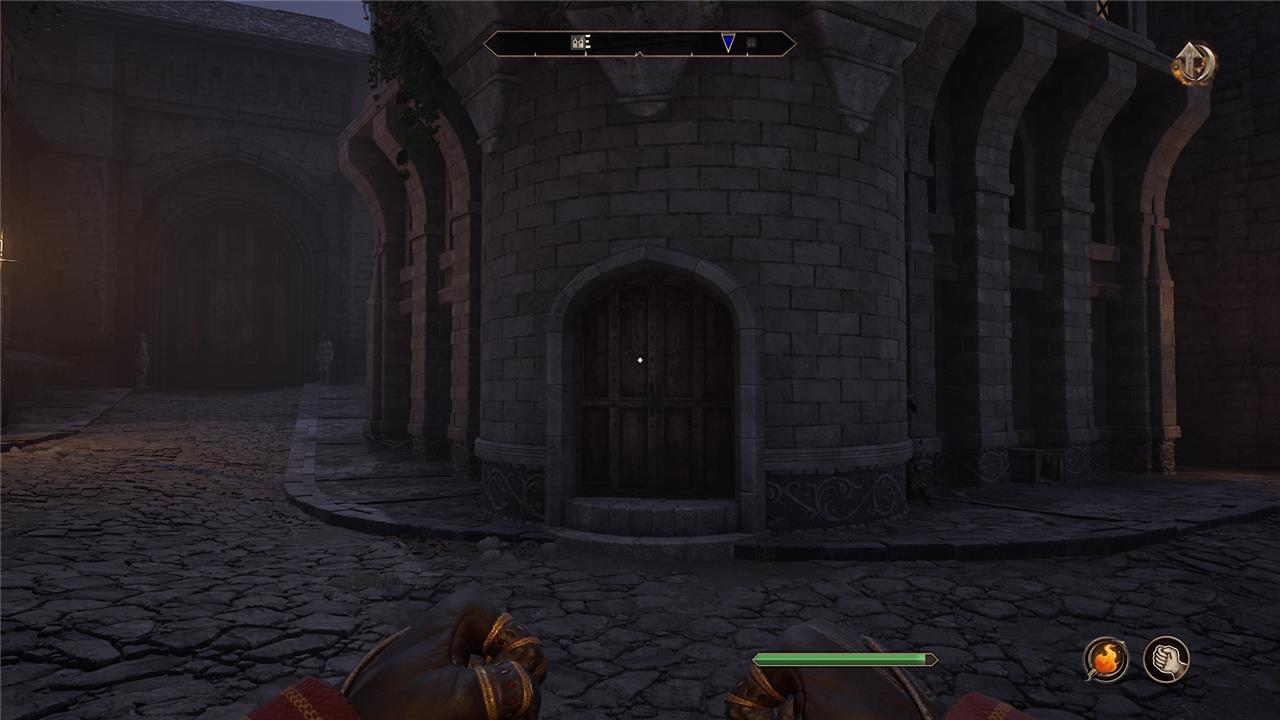Click the distant NPC near the archway

(323, 355)
